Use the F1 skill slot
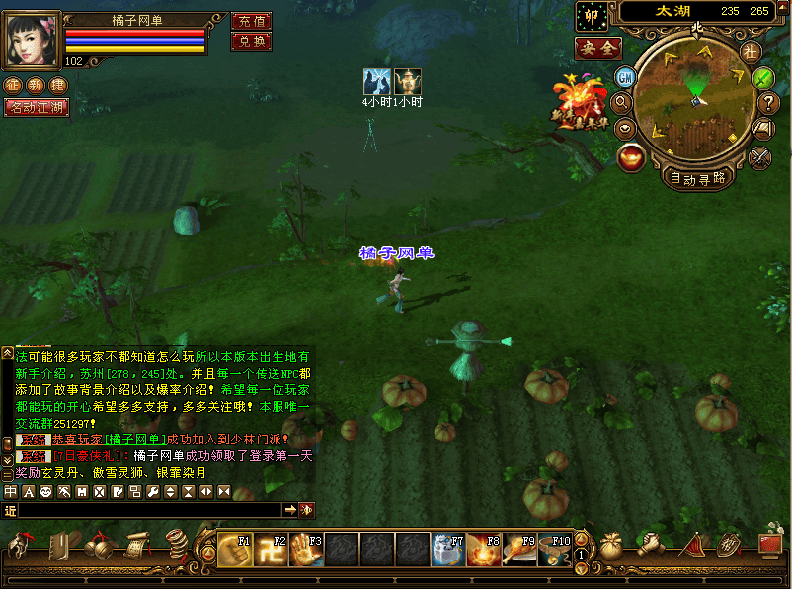This screenshot has width=792, height=589. [x=235, y=549]
